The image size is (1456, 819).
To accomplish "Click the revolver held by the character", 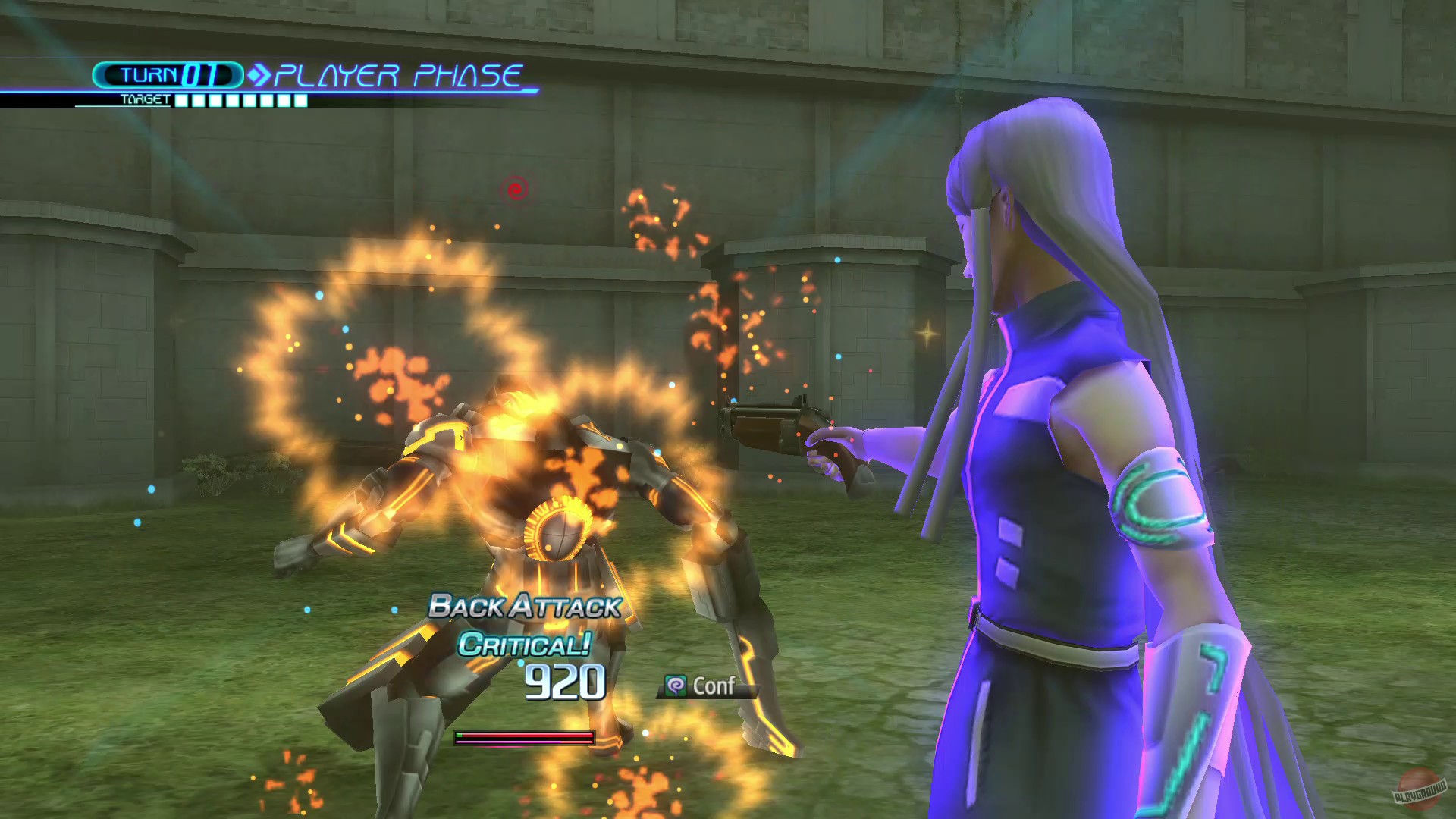I will (x=773, y=425).
